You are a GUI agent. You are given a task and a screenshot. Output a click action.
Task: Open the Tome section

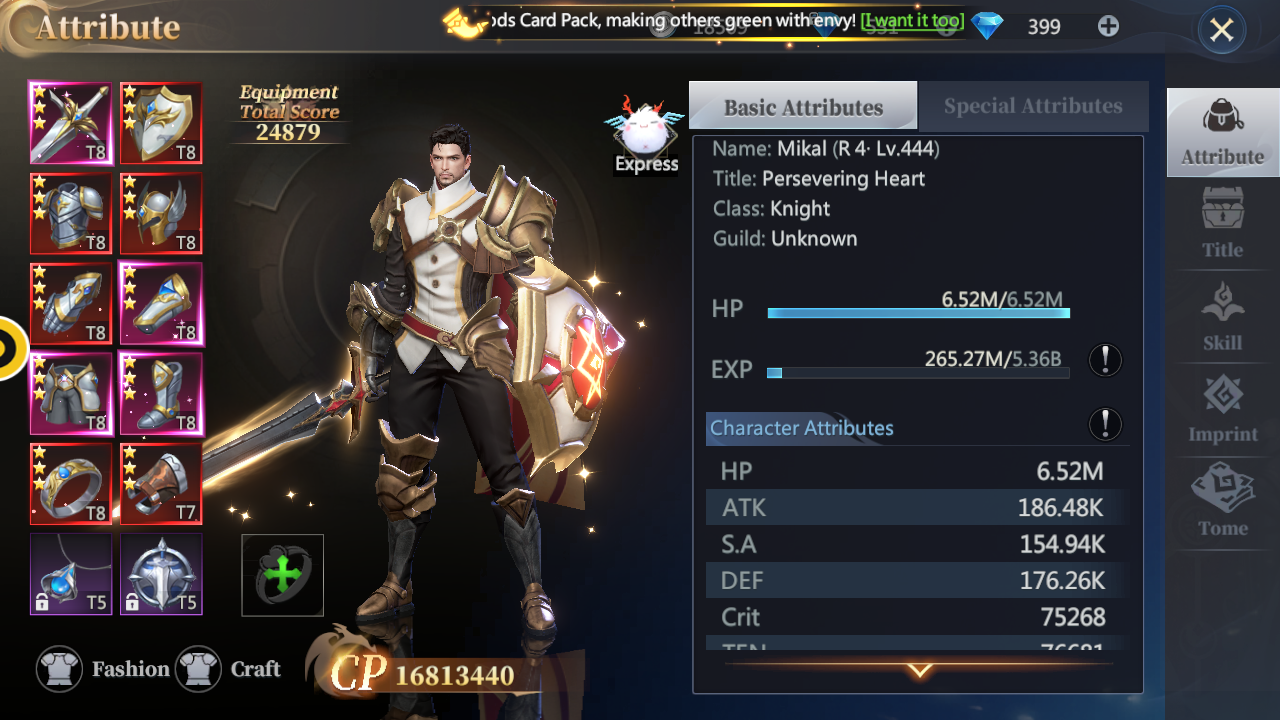click(x=1222, y=502)
